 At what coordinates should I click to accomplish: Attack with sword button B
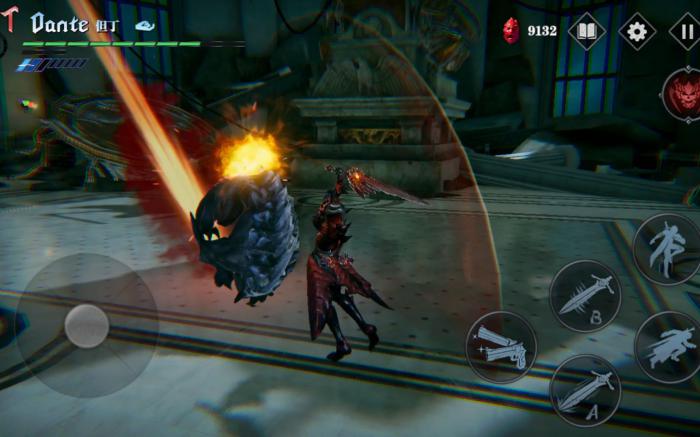(x=585, y=296)
